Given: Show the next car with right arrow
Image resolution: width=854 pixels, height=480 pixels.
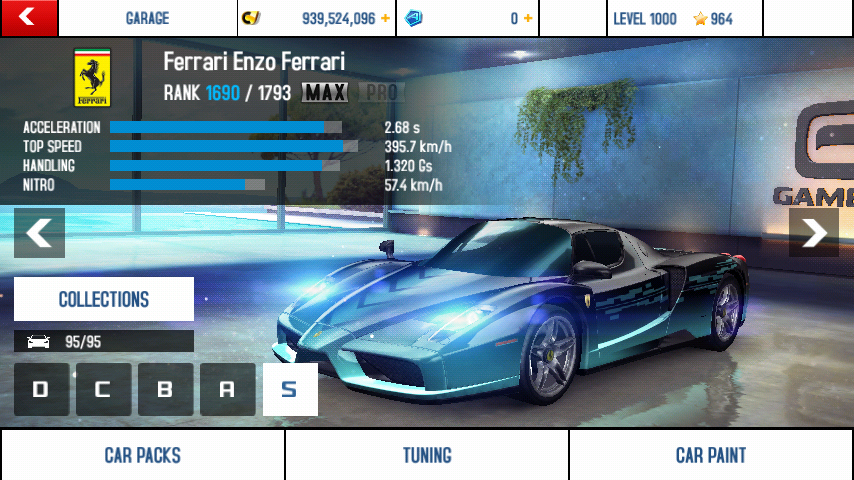Looking at the screenshot, I should [x=814, y=233].
